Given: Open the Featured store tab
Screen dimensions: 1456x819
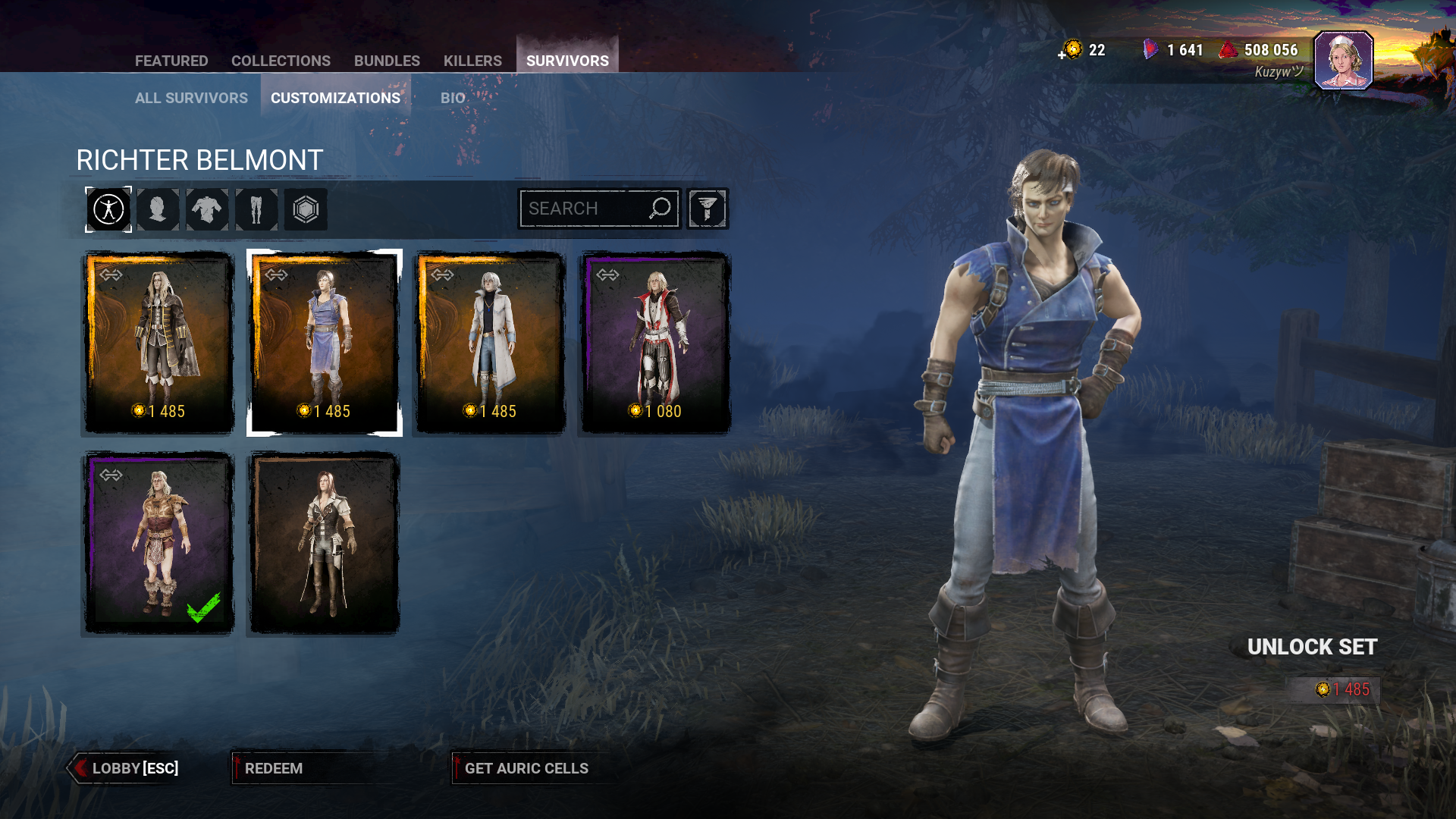Looking at the screenshot, I should click(171, 61).
